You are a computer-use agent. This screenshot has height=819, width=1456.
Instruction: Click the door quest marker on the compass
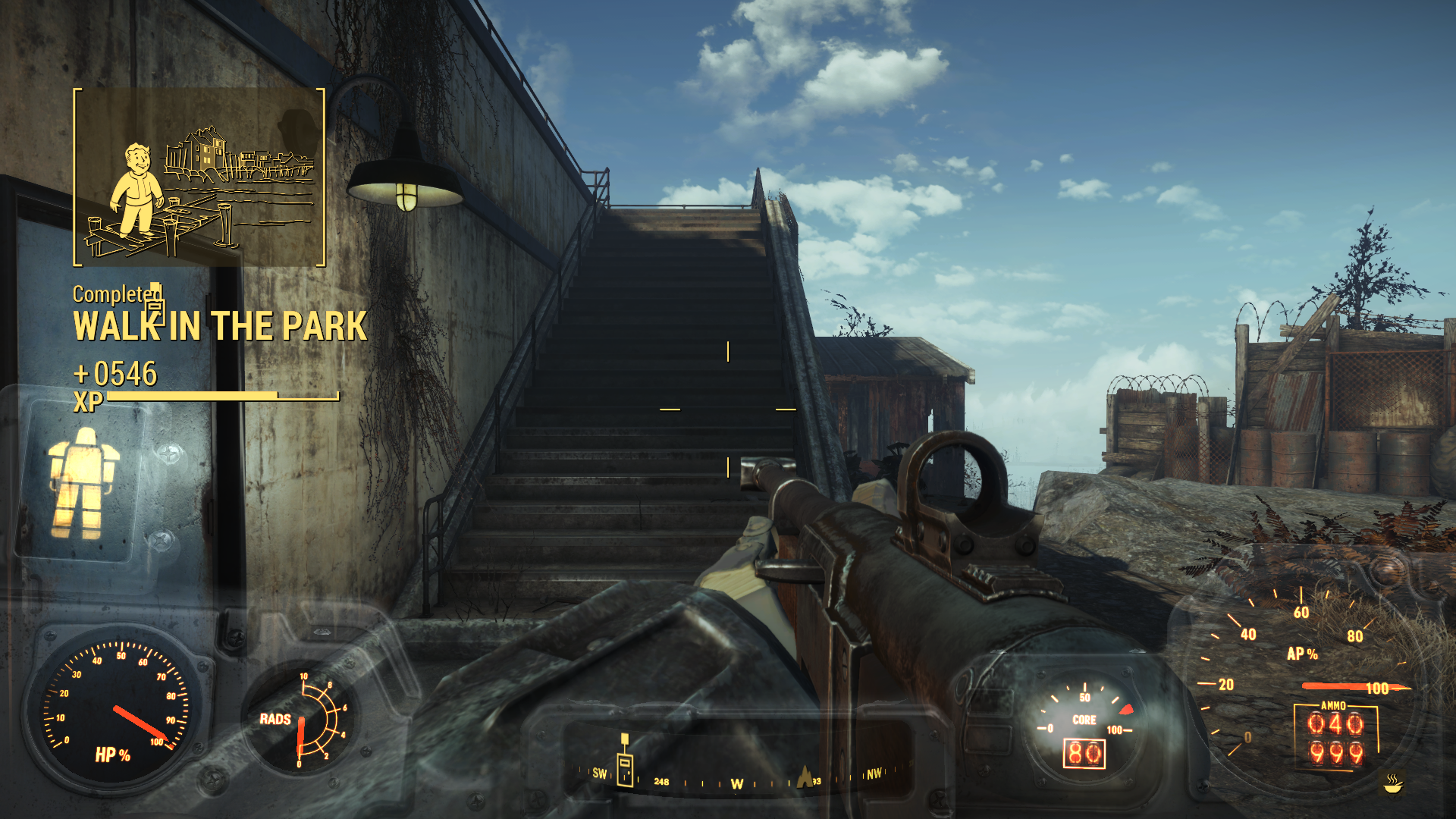click(x=625, y=768)
